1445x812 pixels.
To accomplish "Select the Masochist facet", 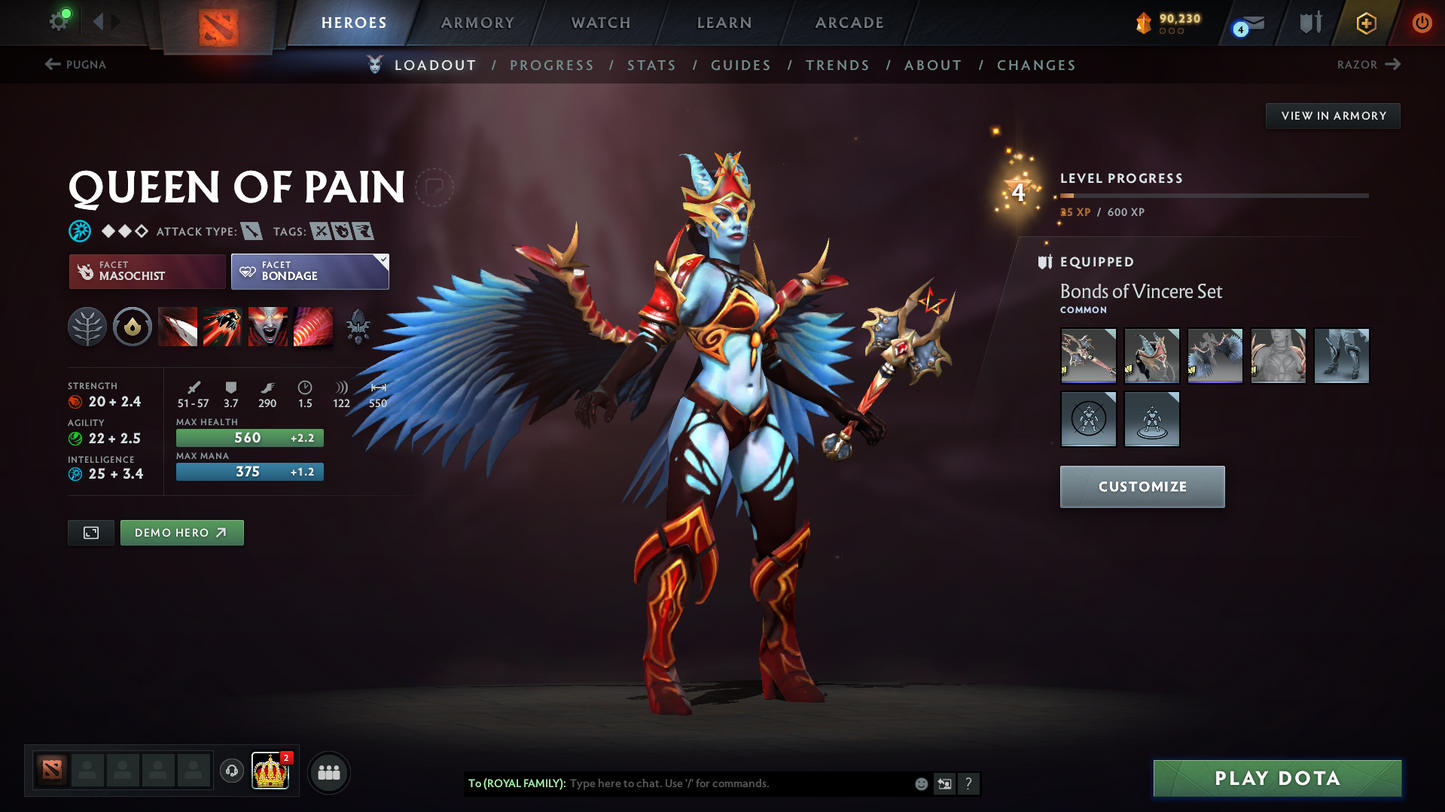I will tap(147, 271).
